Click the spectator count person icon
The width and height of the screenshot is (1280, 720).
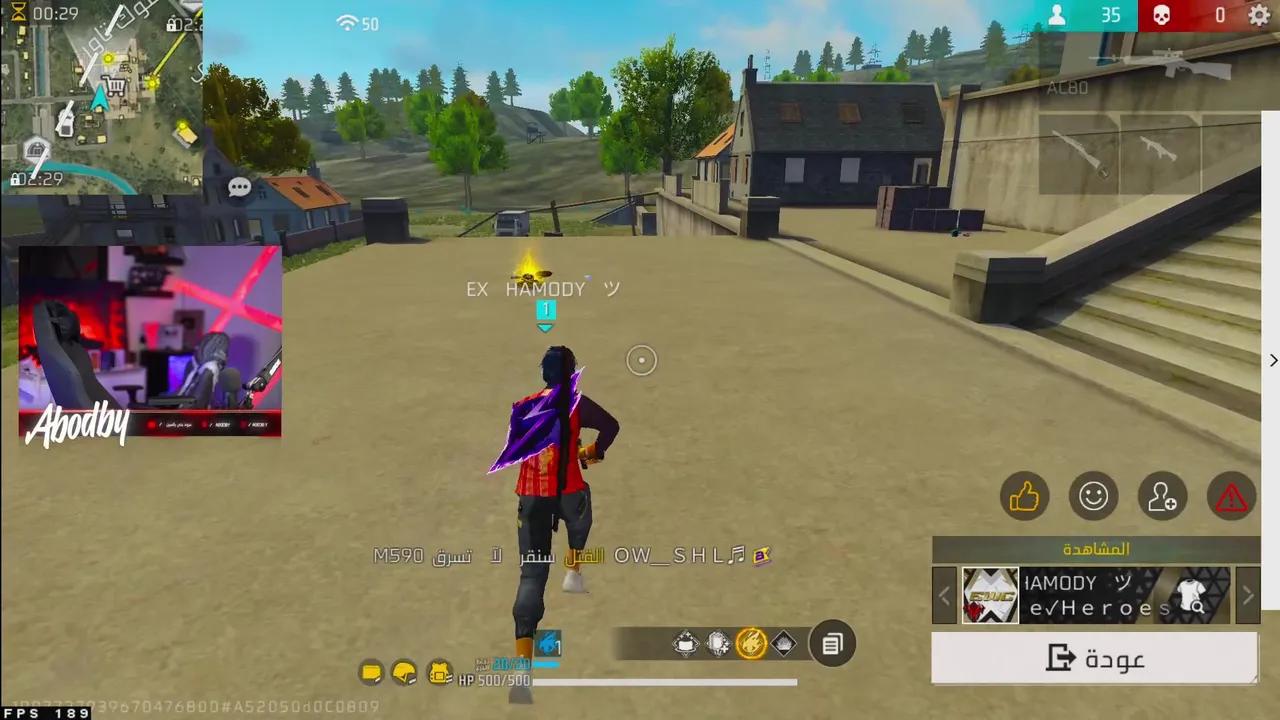1057,15
